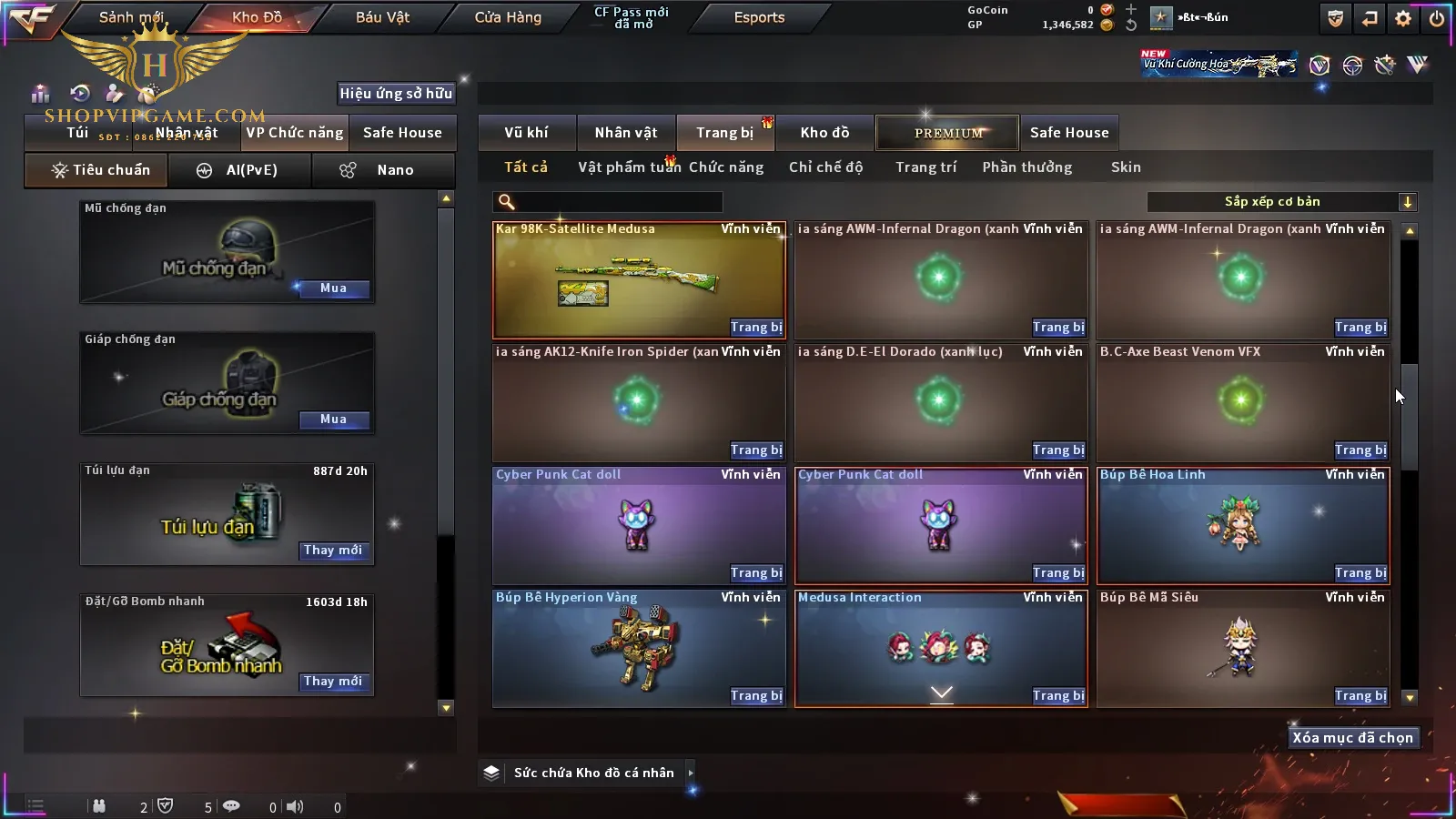Open the Esports menu
The image size is (1456, 819).
(x=759, y=17)
